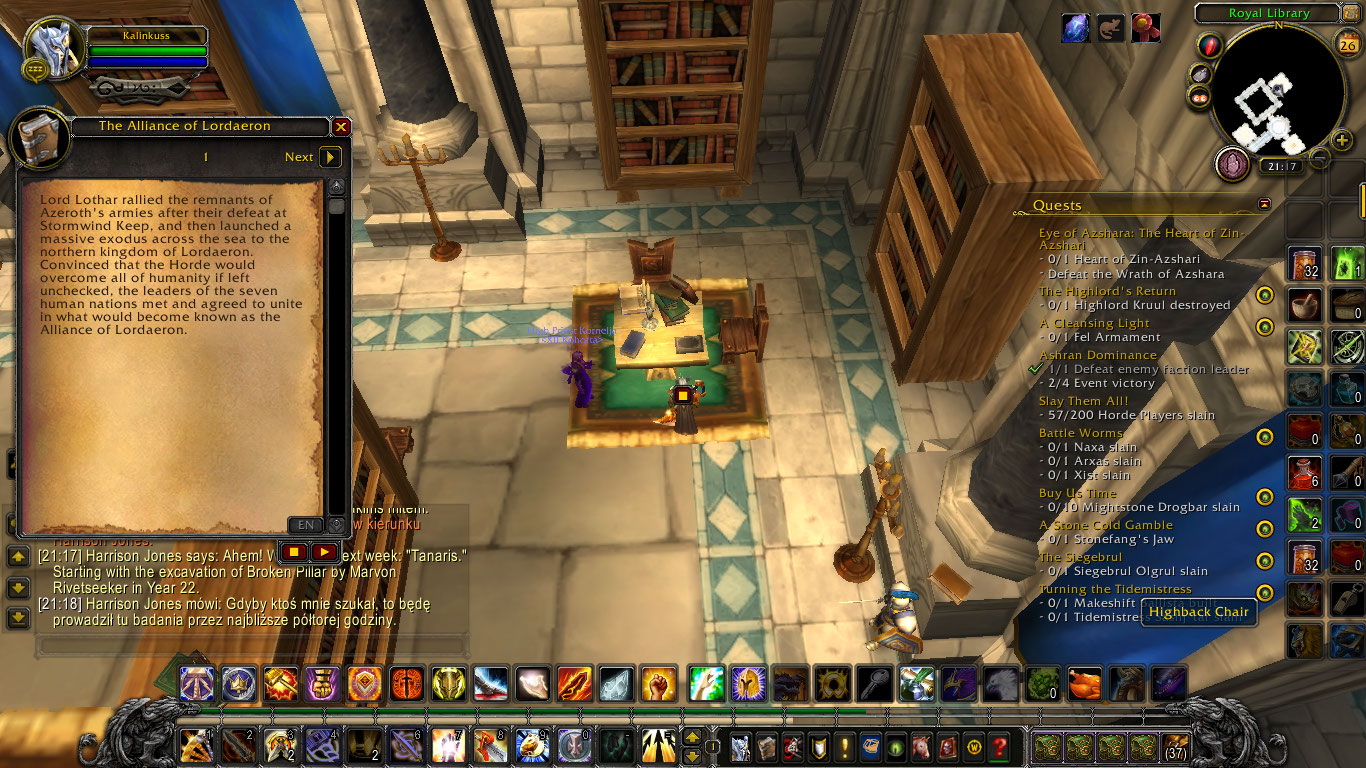Open the calendar showing date 26
Screen dimensions: 1366x768
point(1347,44)
